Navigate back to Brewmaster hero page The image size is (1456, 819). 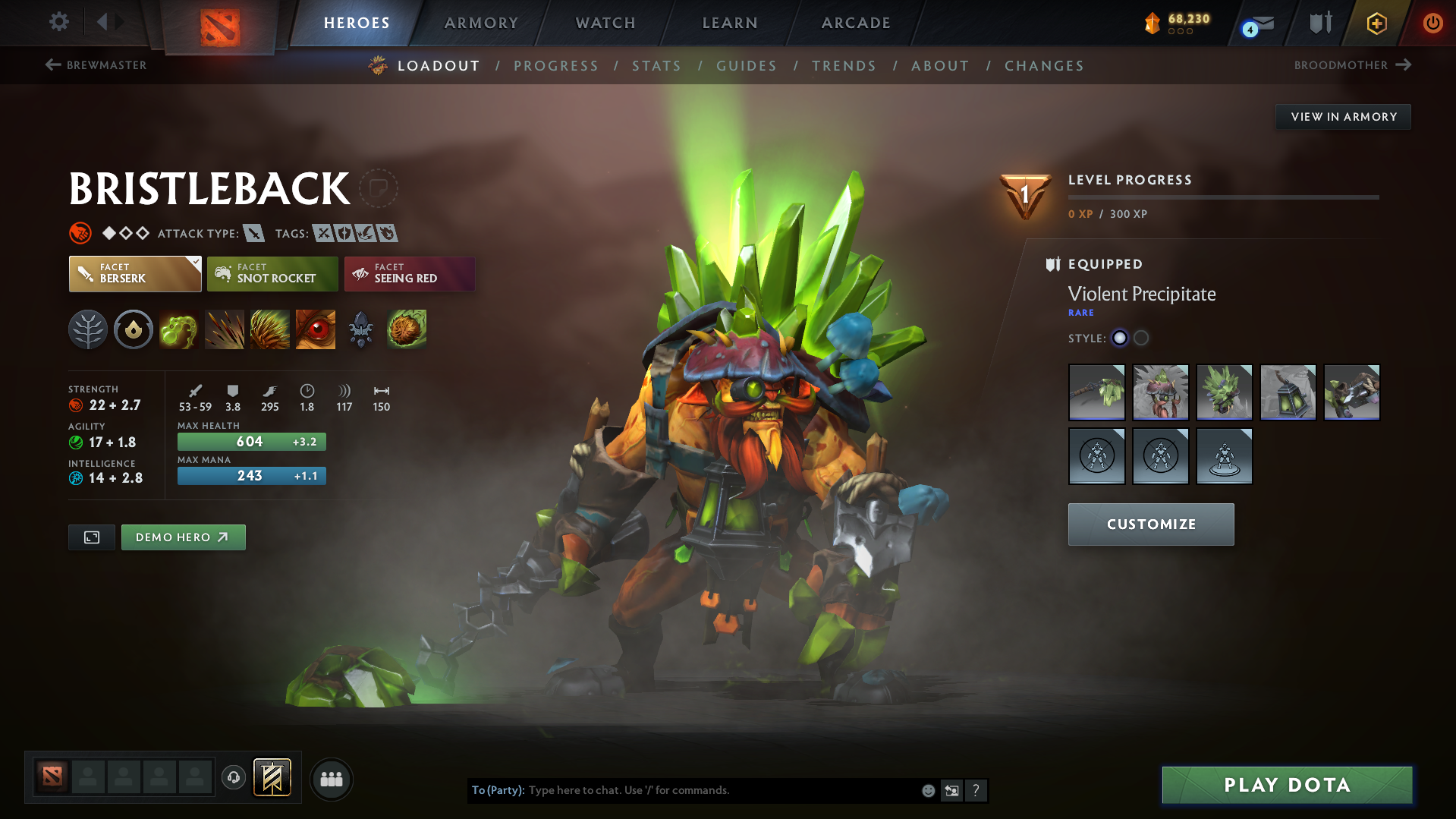(x=96, y=65)
